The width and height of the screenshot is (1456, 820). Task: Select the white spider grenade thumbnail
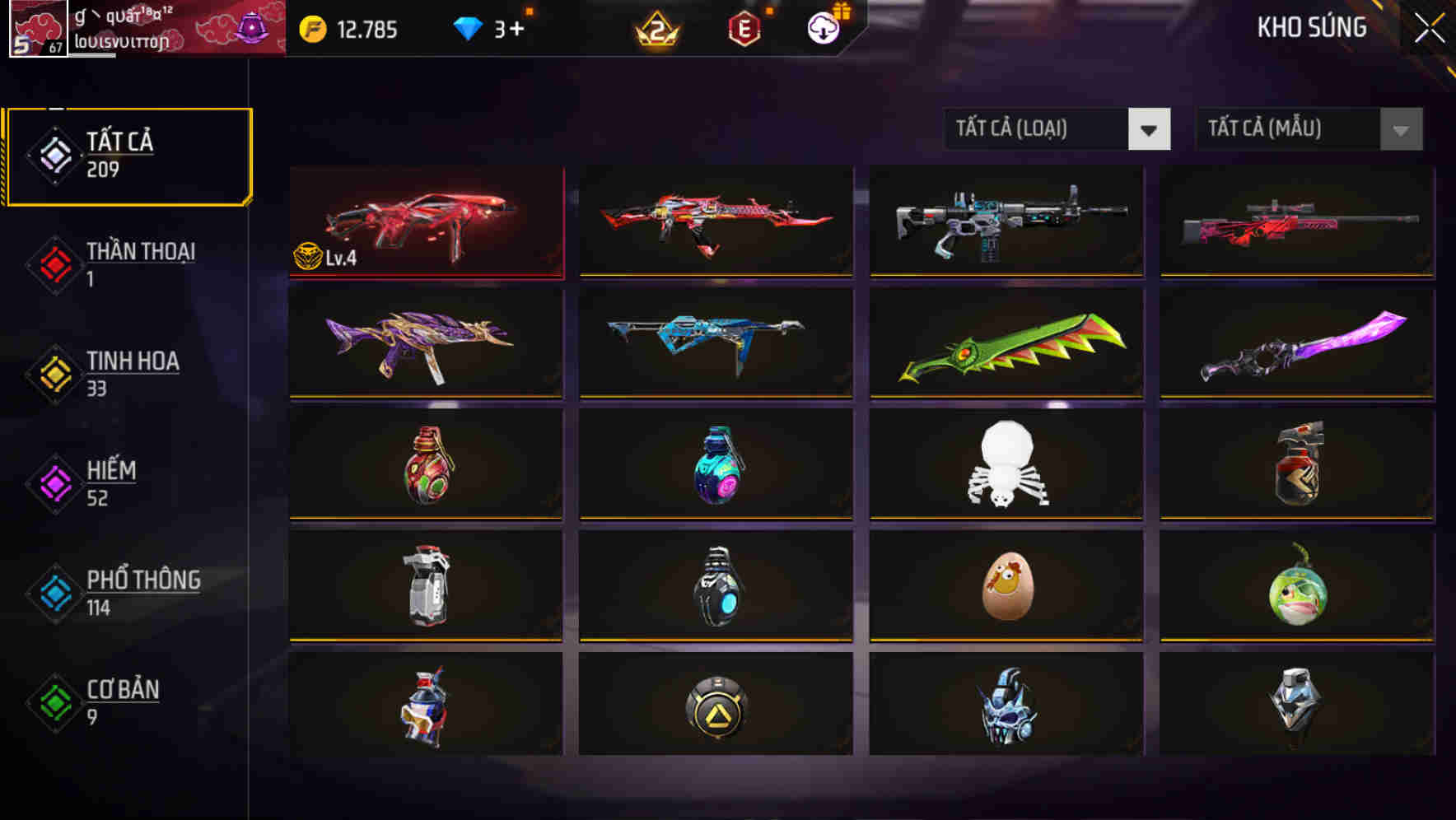coord(1006,465)
